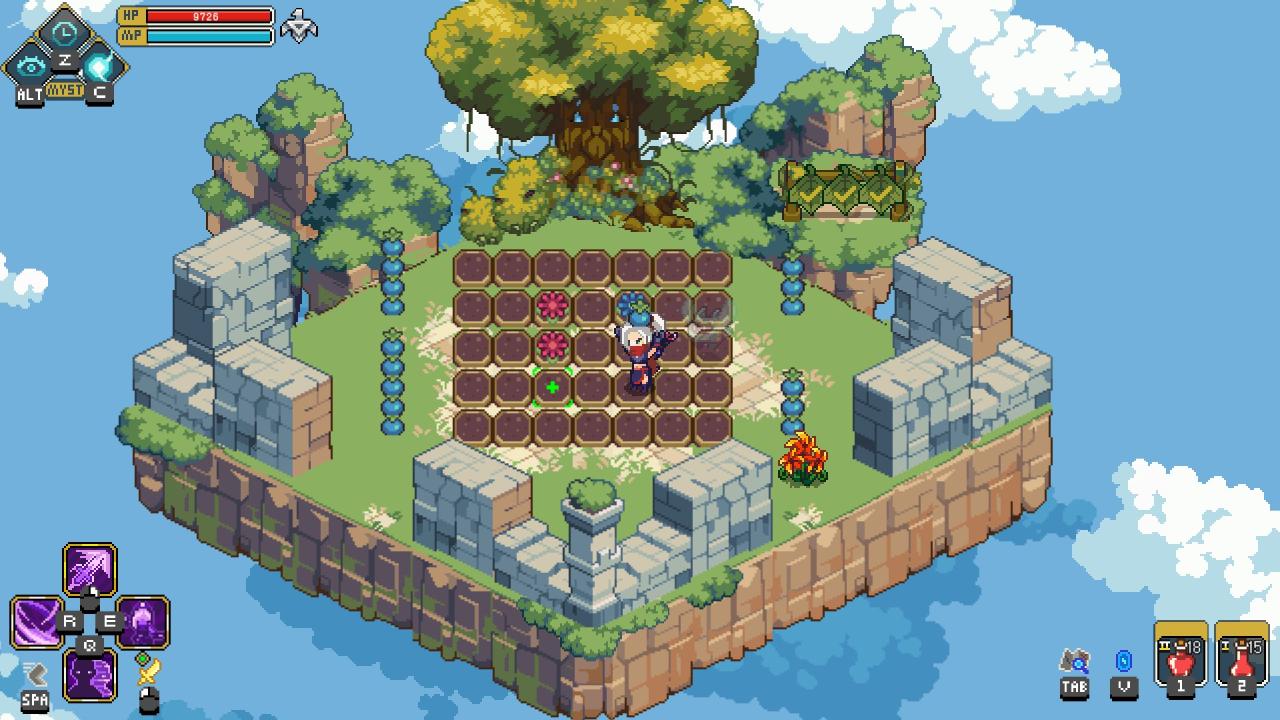The height and width of the screenshot is (720, 1280).
Task: Use the round red potion slot
Action: (1181, 659)
